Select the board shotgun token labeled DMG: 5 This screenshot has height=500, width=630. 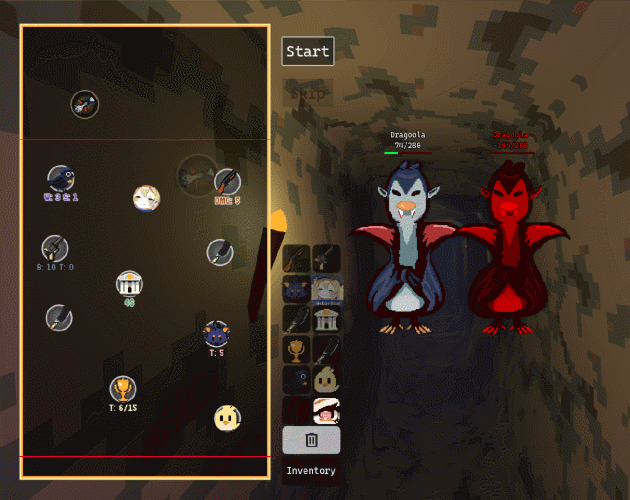click(227, 182)
